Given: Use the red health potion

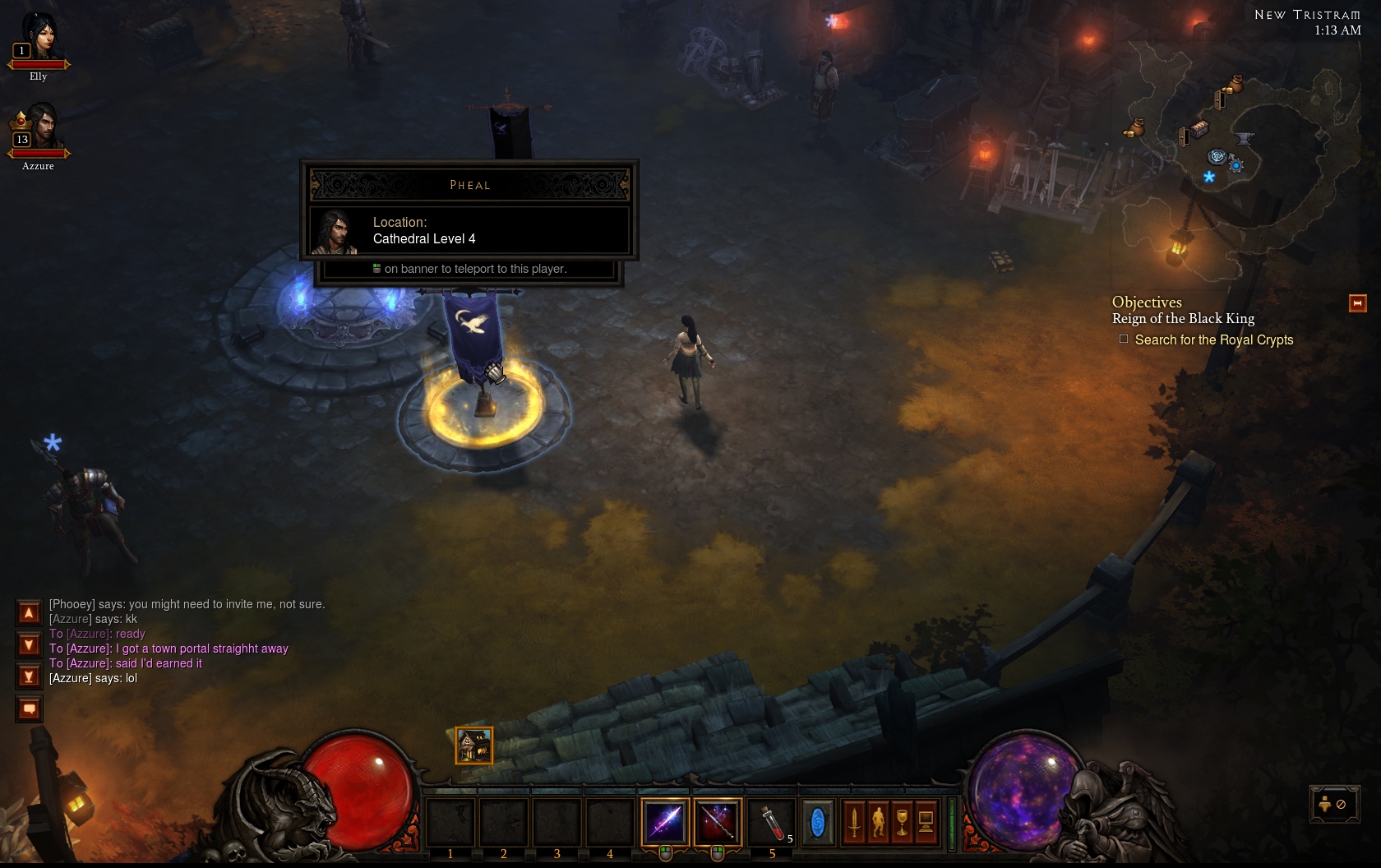Looking at the screenshot, I should click(771, 821).
